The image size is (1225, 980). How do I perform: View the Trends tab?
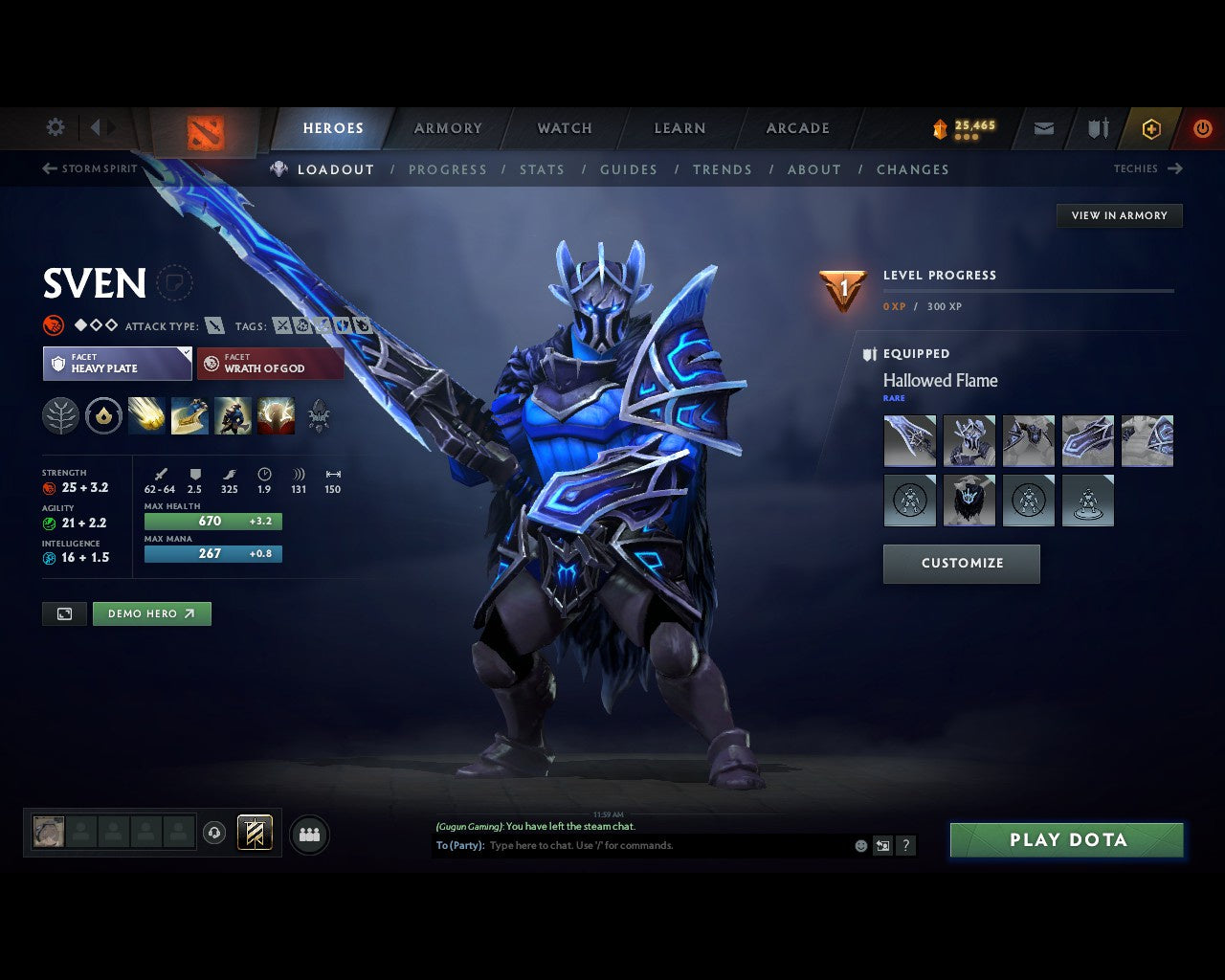pyautogui.click(x=723, y=169)
